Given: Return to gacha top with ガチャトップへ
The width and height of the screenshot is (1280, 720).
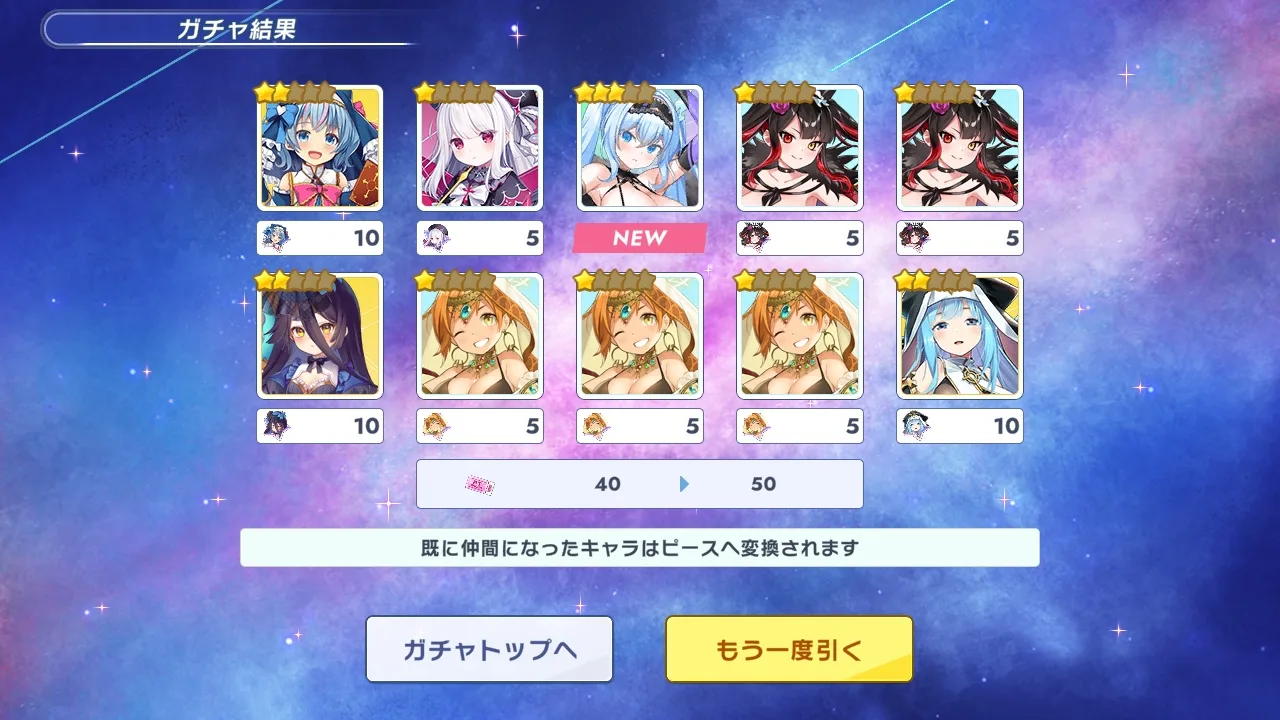Looking at the screenshot, I should tap(489, 649).
